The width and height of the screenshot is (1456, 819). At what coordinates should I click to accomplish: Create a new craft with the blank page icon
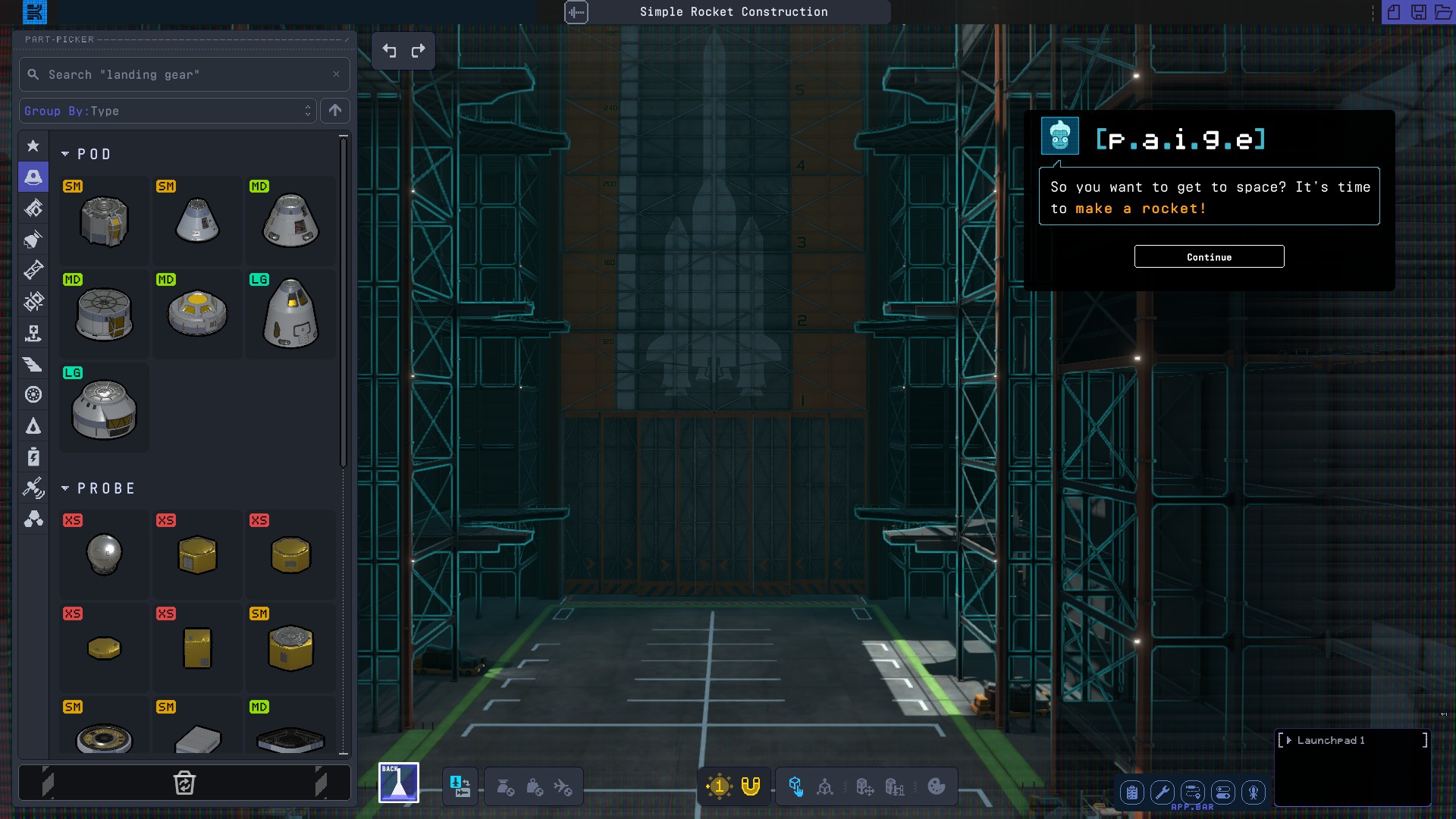coord(1394,12)
